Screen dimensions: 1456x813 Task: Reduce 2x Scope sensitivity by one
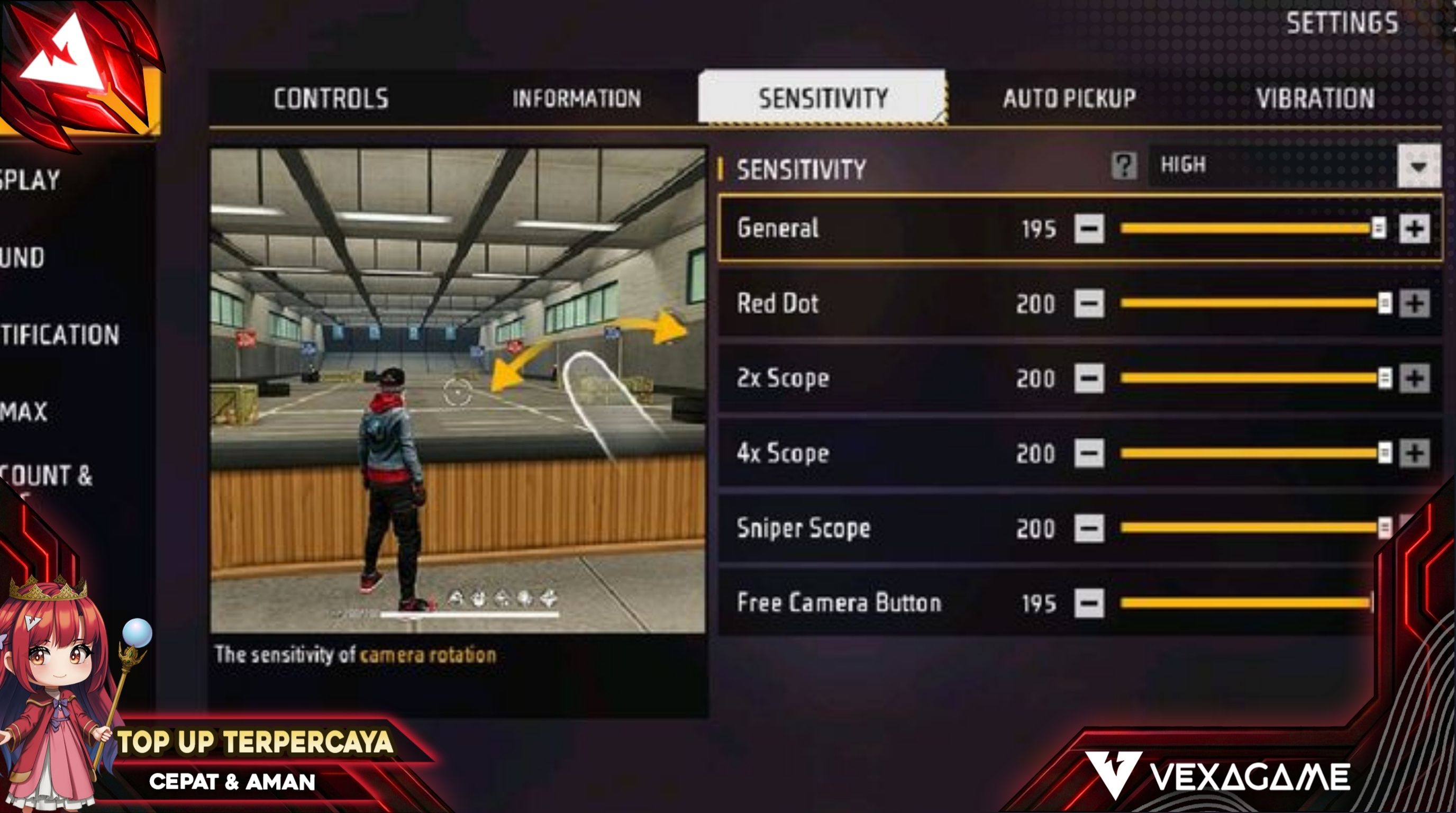pos(1089,378)
